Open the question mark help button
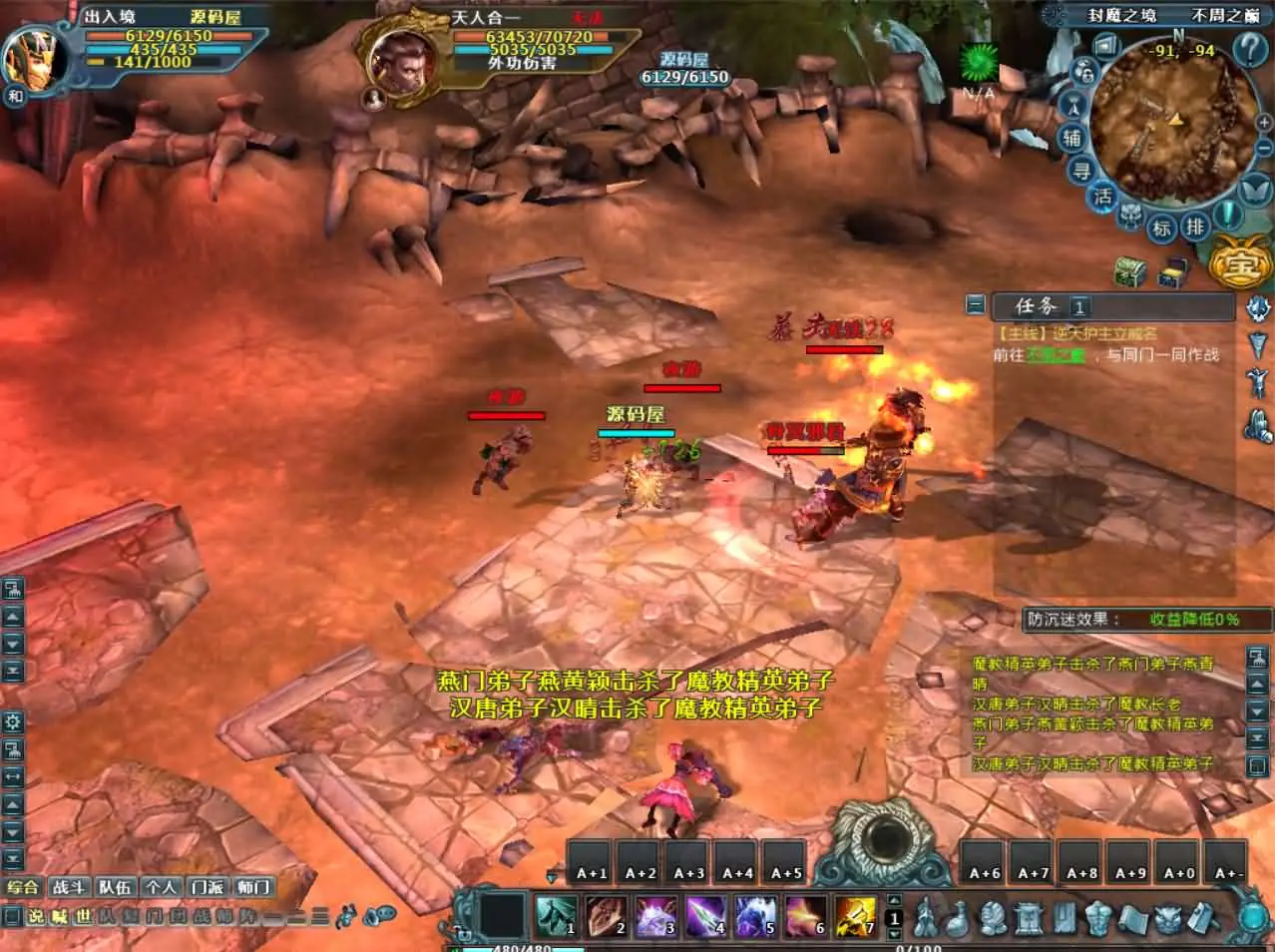 pyautogui.click(x=1249, y=48)
